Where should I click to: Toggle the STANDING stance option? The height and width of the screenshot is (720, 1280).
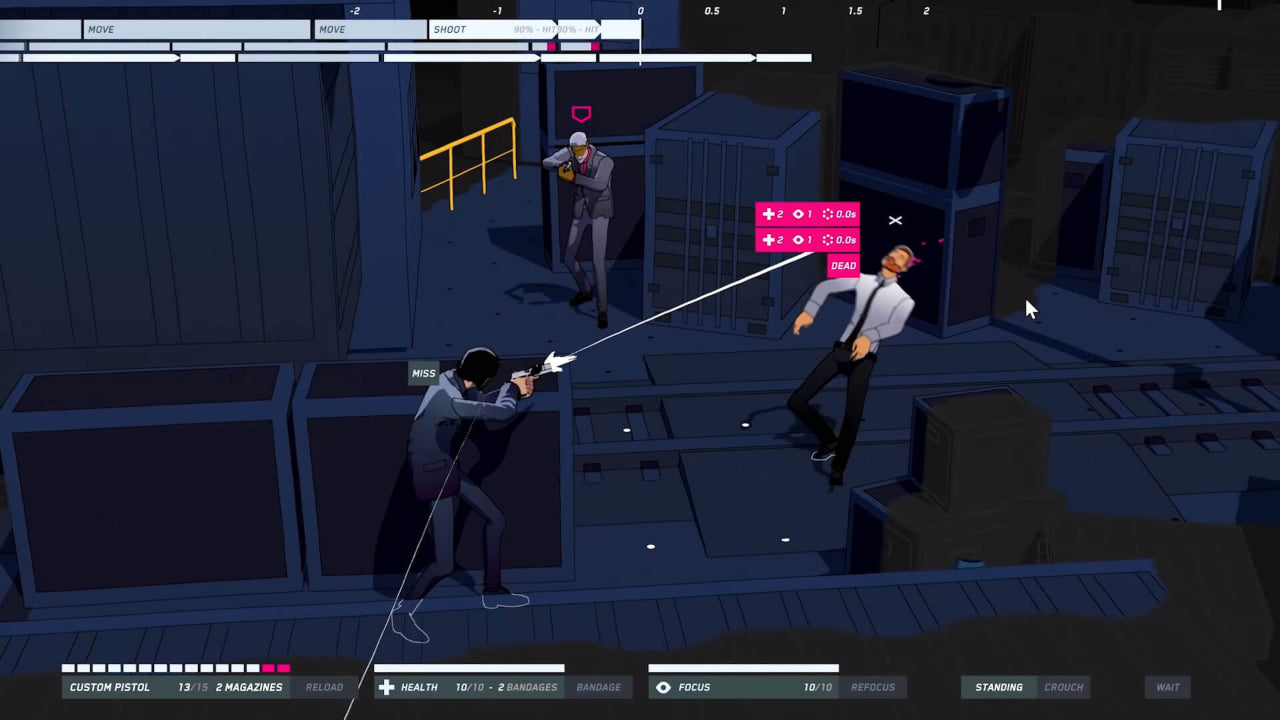(998, 687)
